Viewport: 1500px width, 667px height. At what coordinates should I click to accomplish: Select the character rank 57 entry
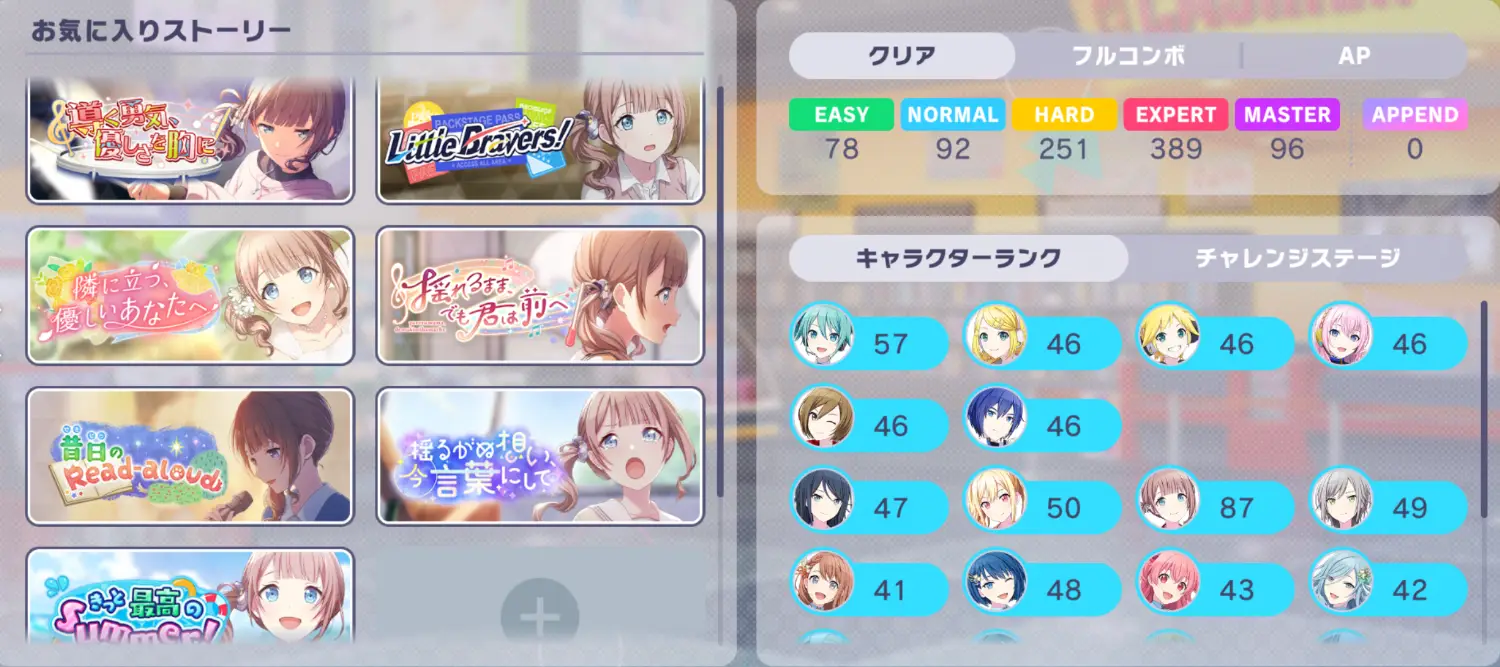coord(869,344)
